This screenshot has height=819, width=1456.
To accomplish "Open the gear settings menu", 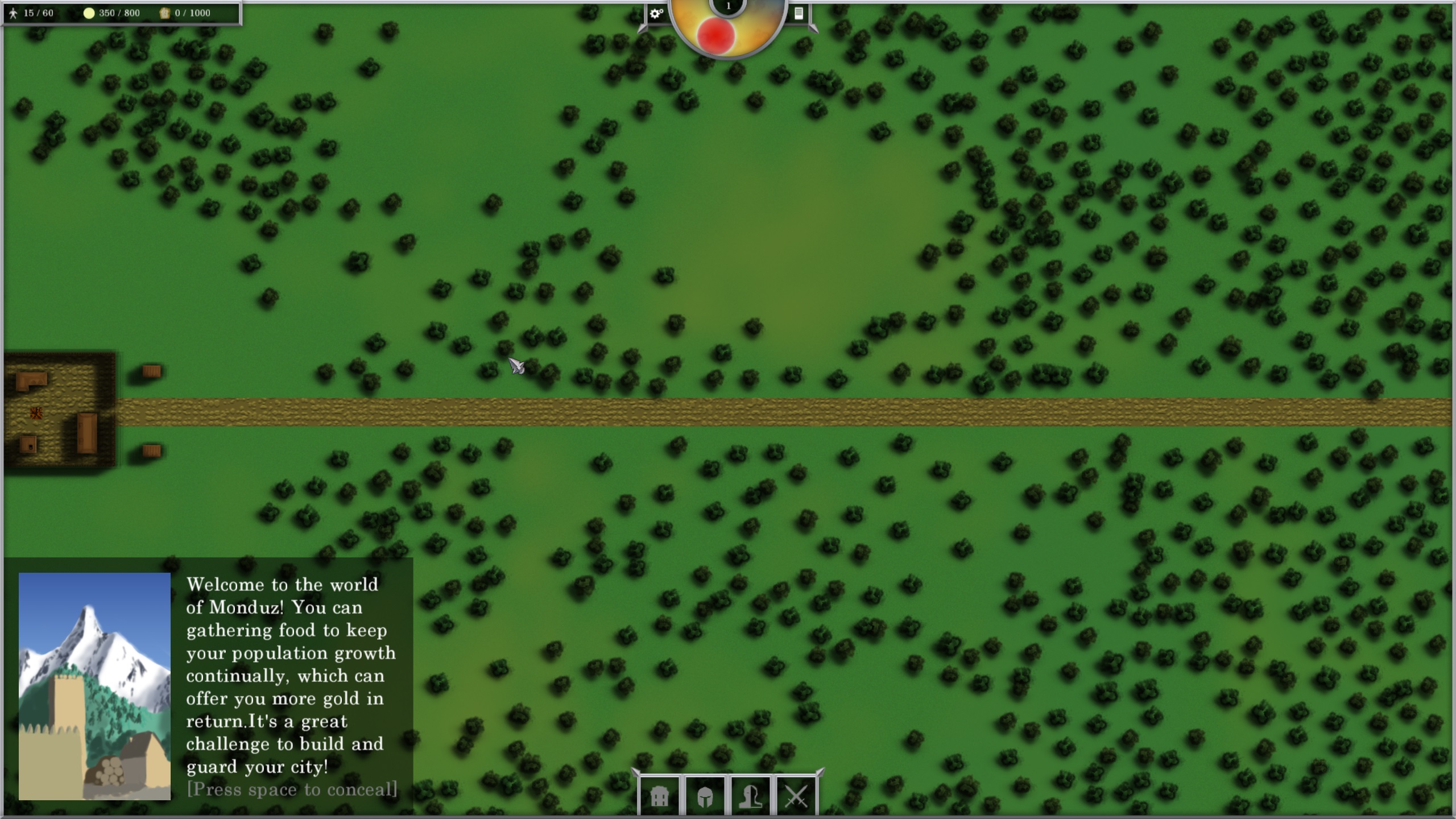I will [x=656, y=13].
